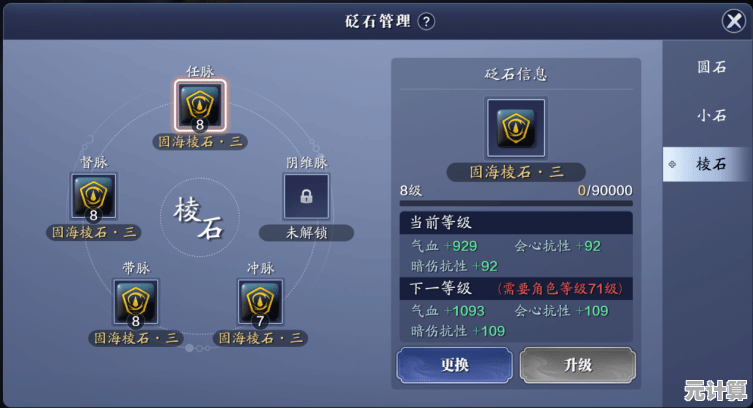Open the help question mark icon
The width and height of the screenshot is (753, 409).
tap(426, 21)
